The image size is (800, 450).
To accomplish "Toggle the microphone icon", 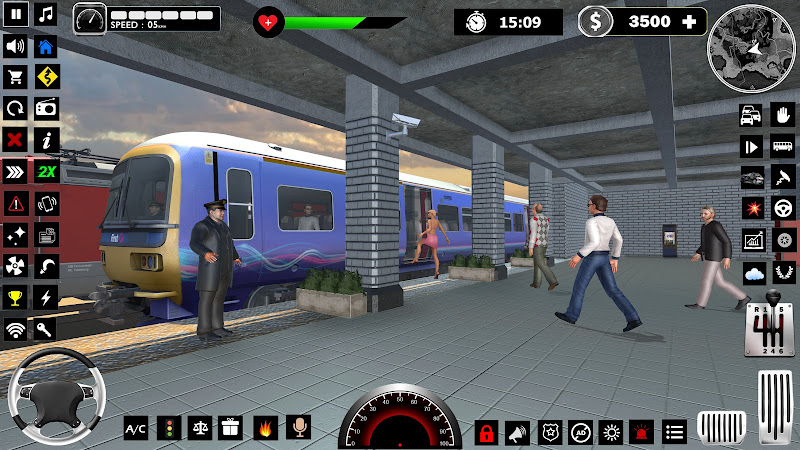I will (x=297, y=428).
